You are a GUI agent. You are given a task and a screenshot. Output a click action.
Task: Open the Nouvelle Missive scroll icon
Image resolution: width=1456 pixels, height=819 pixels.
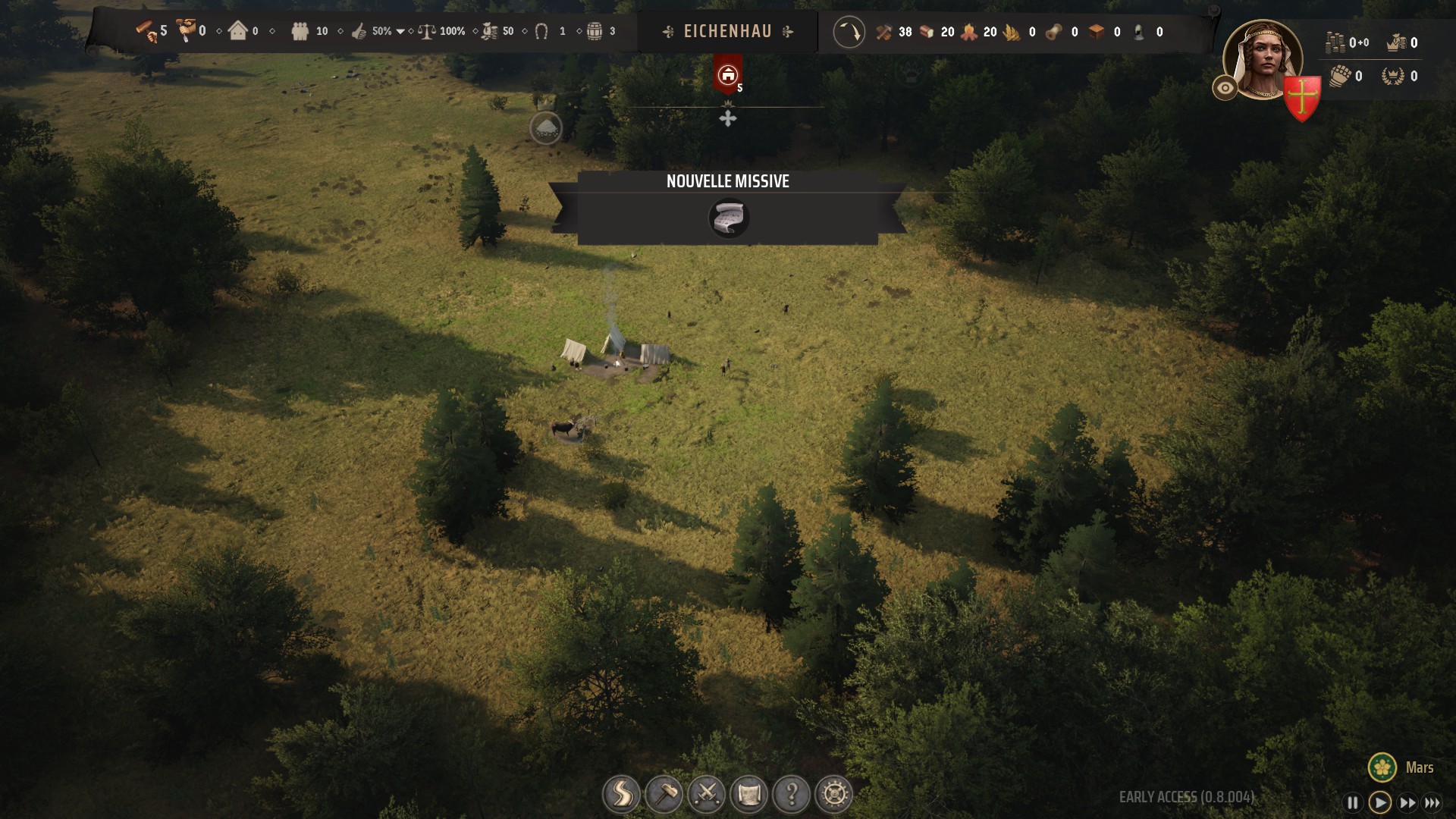click(729, 218)
